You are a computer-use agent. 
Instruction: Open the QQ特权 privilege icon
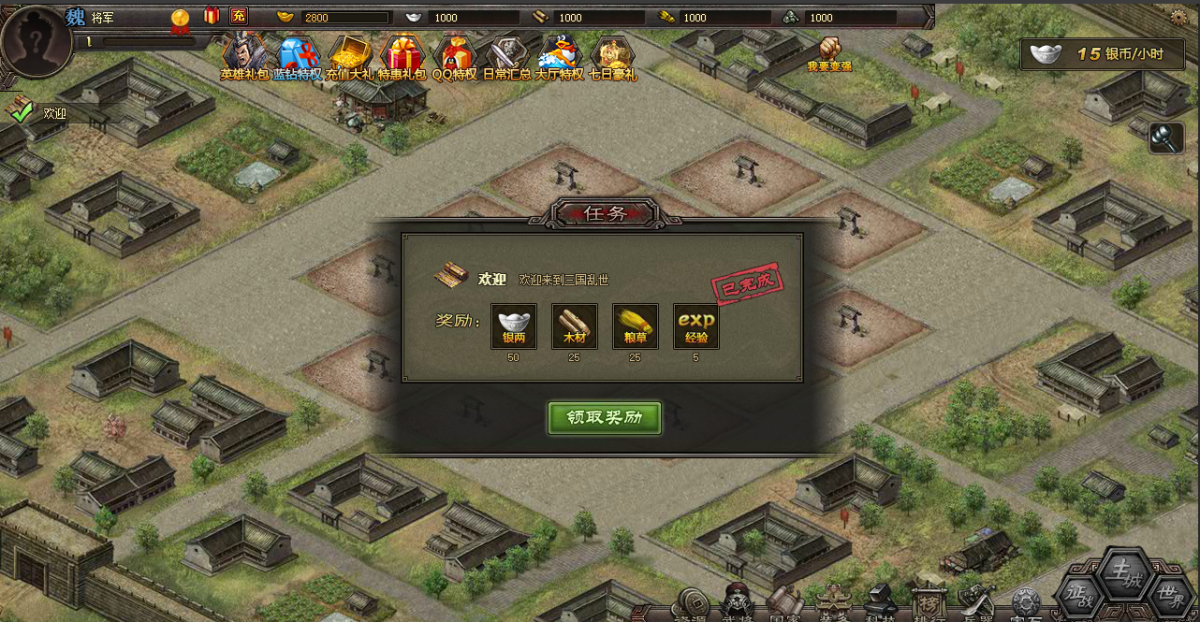click(x=455, y=55)
